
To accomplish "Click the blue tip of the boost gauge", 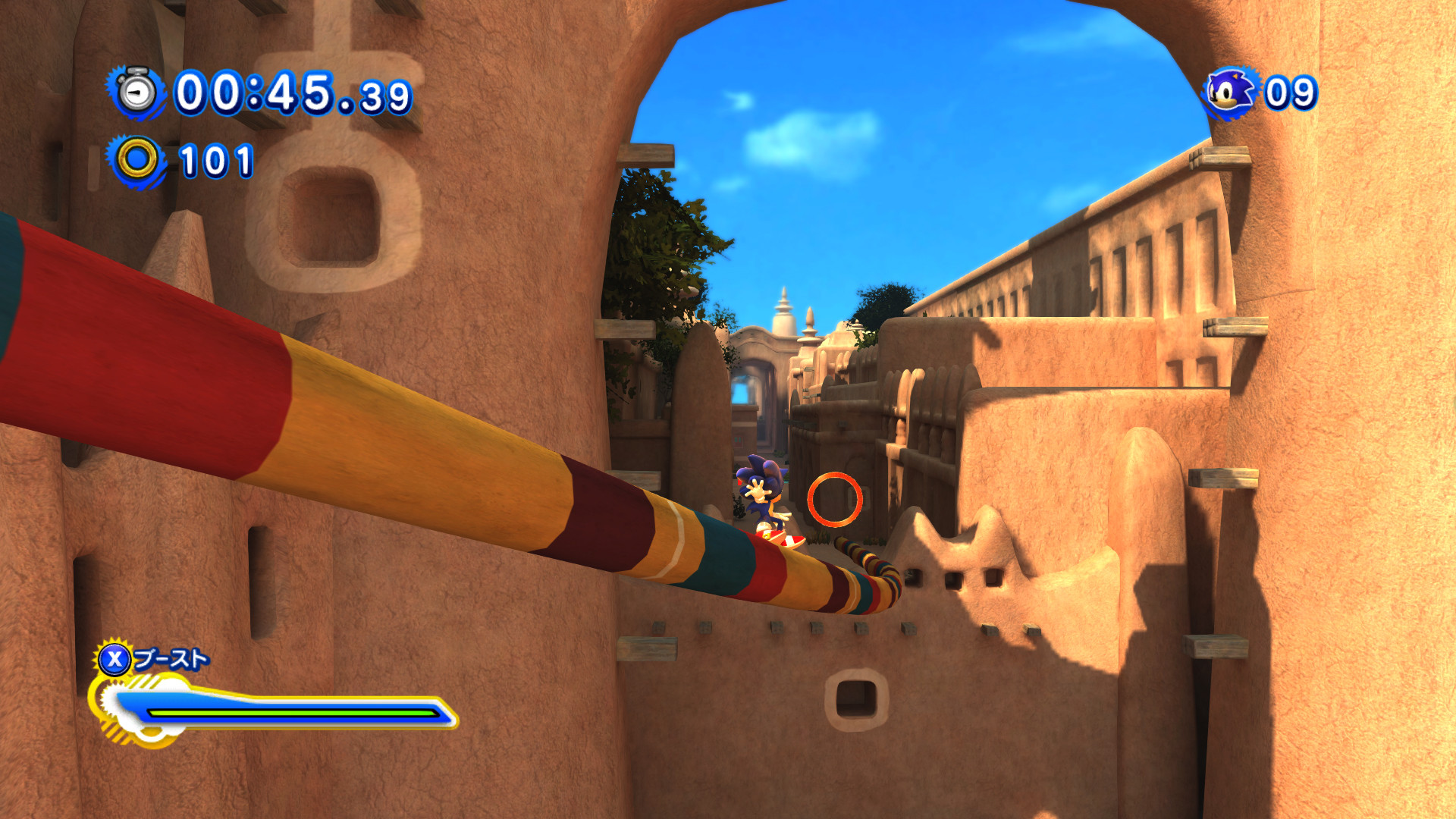I will point(444,712).
